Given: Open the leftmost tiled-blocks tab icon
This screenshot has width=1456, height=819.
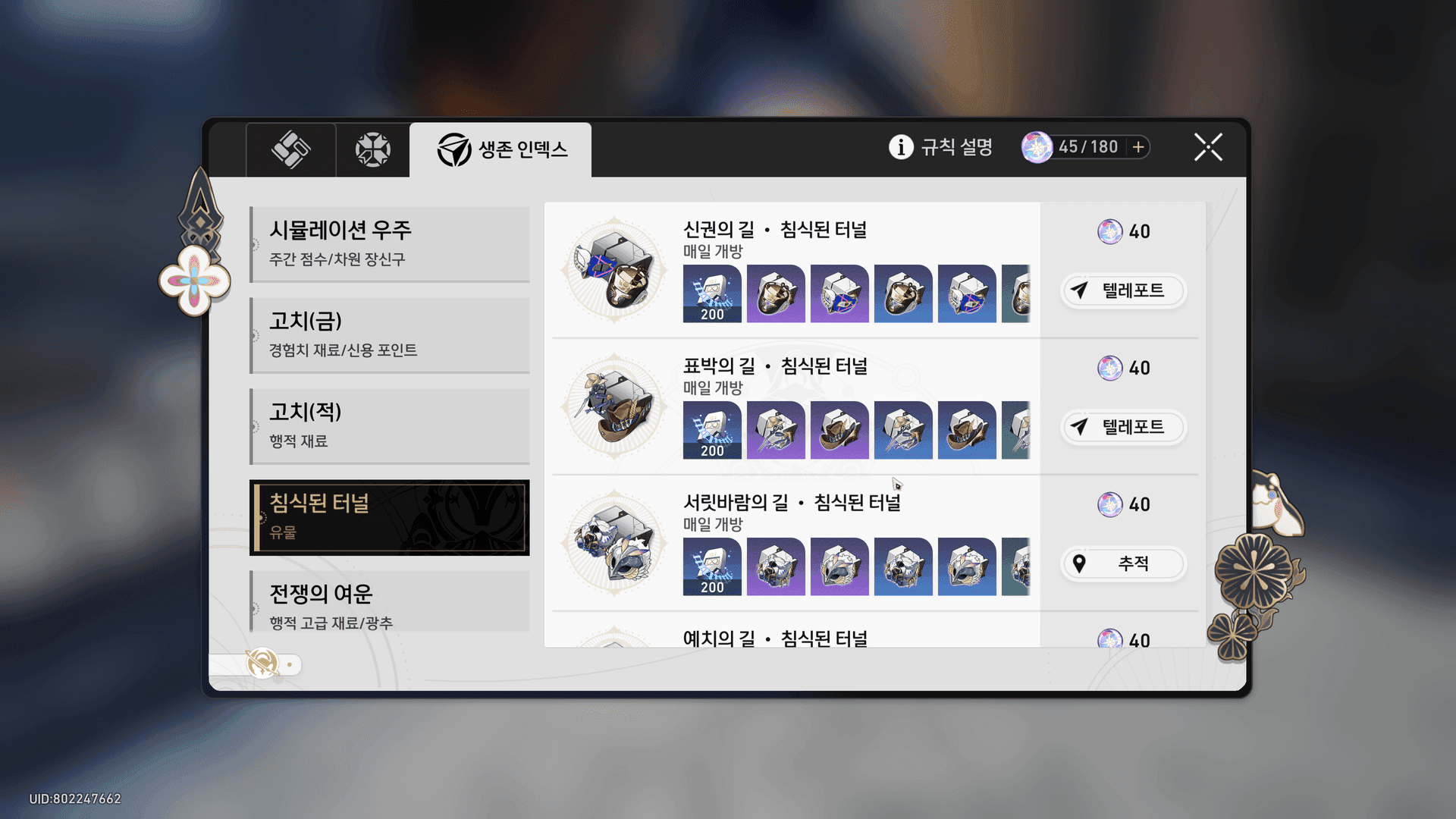Looking at the screenshot, I should pos(291,149).
